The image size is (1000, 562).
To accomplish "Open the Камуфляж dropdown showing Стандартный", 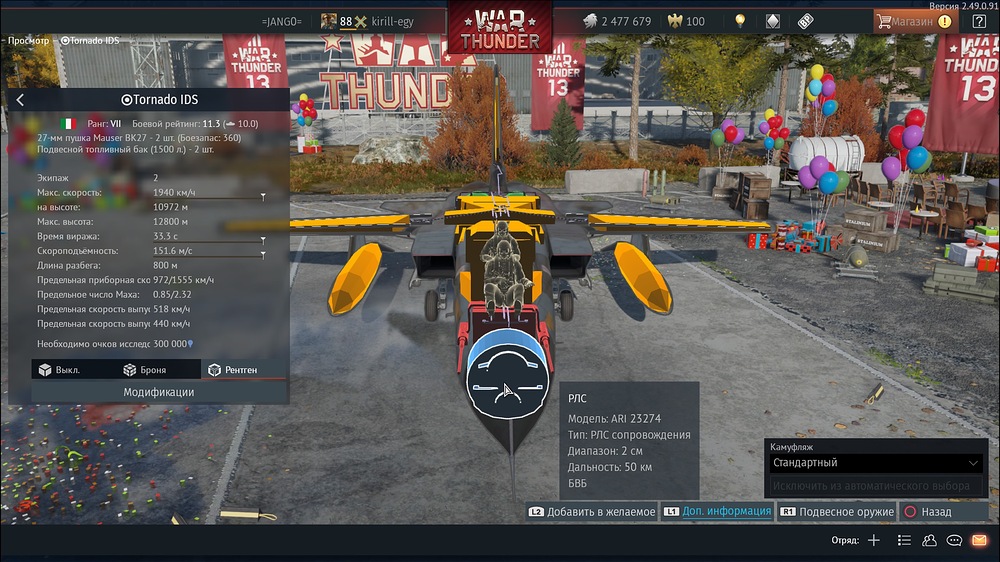I will (x=876, y=463).
